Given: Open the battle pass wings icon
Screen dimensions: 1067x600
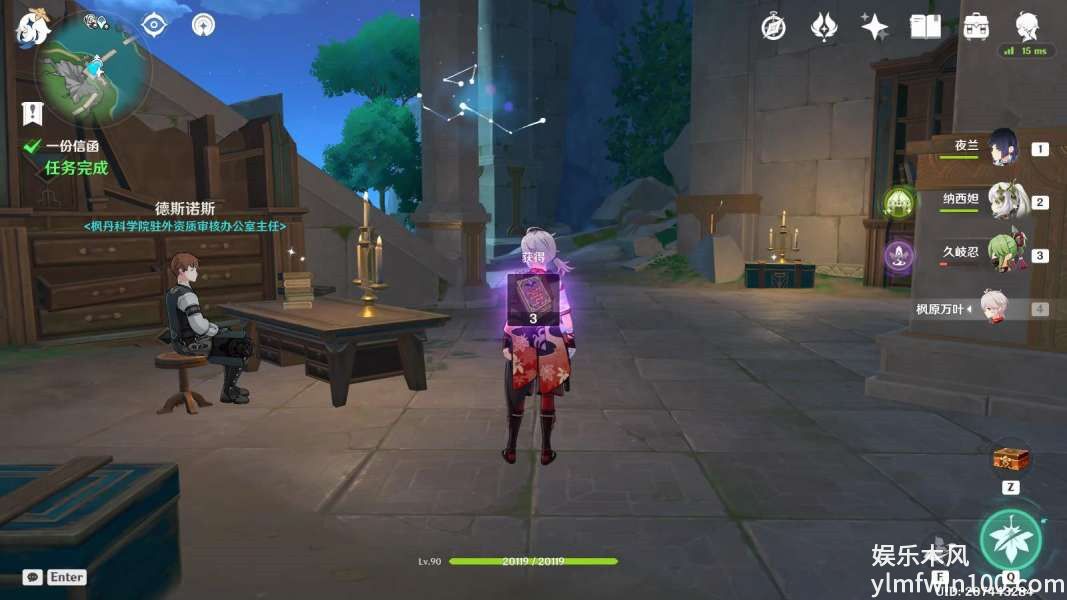Looking at the screenshot, I should click(823, 27).
